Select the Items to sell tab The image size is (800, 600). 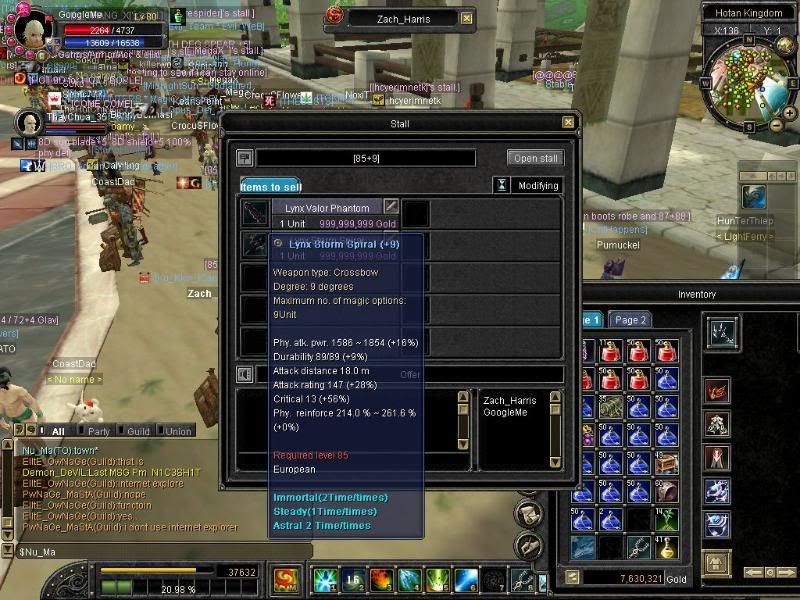click(271, 186)
